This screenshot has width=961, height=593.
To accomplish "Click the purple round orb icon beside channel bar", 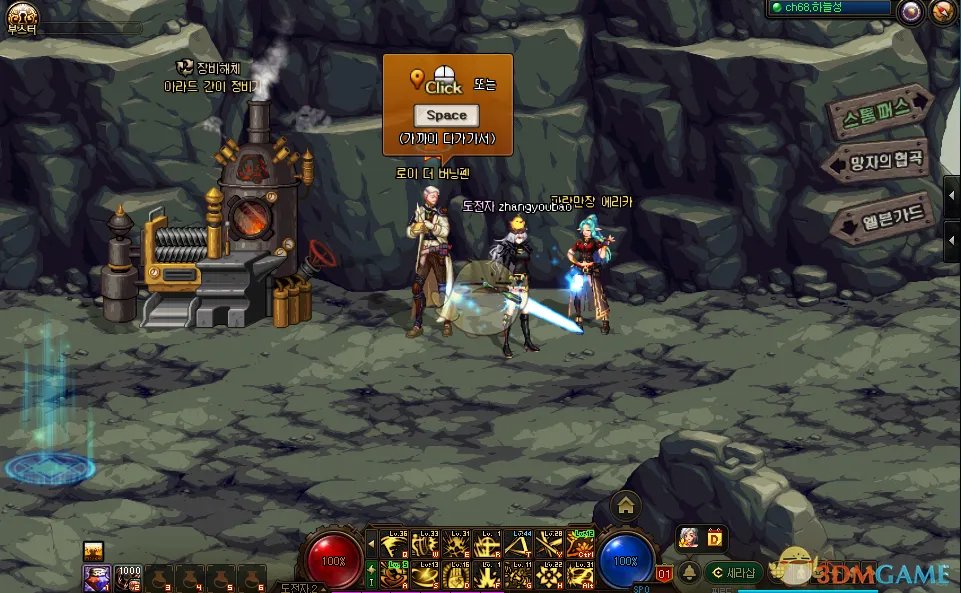I will pyautogui.click(x=910, y=12).
